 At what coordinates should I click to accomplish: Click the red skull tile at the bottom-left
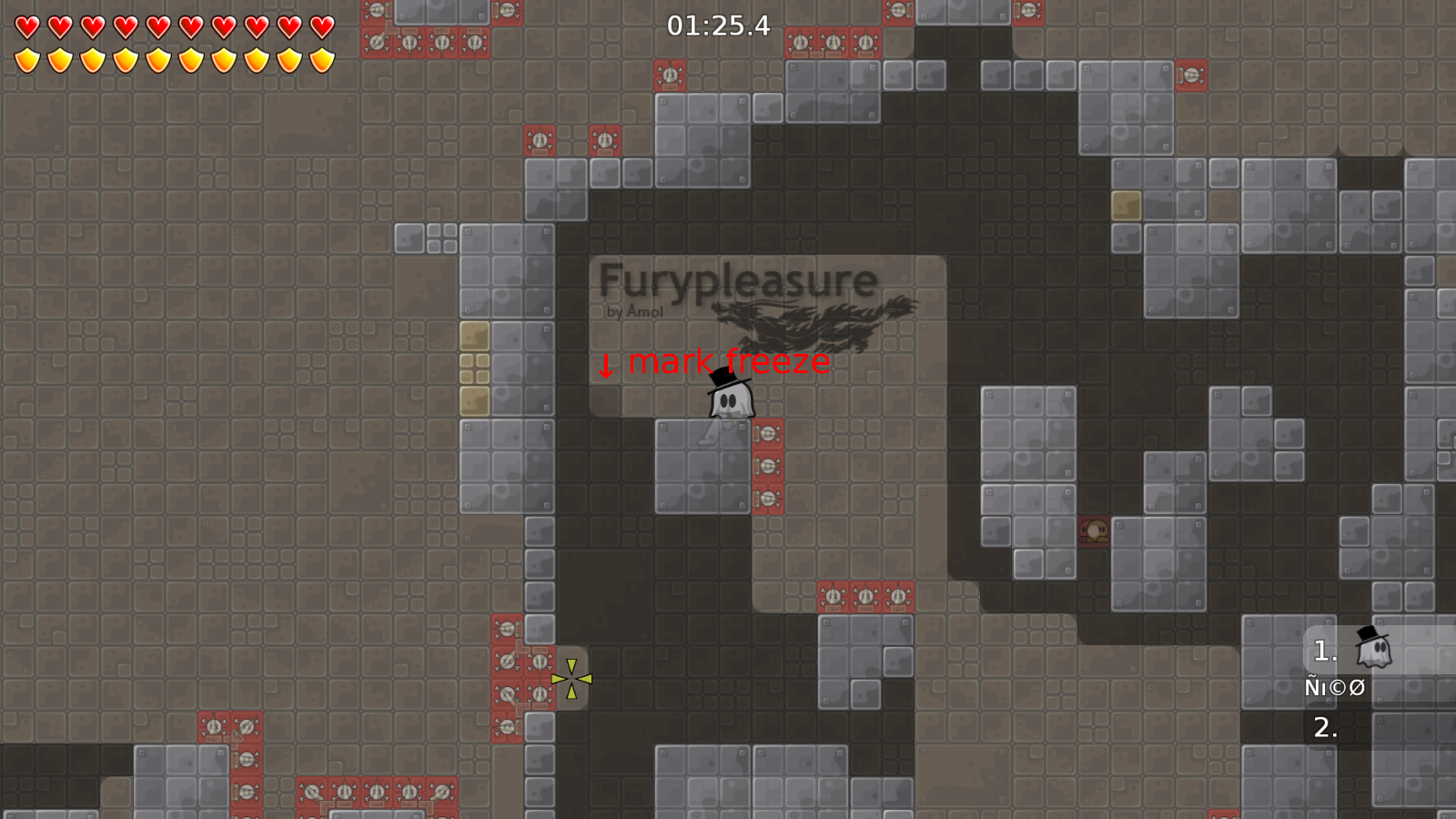coord(215,725)
